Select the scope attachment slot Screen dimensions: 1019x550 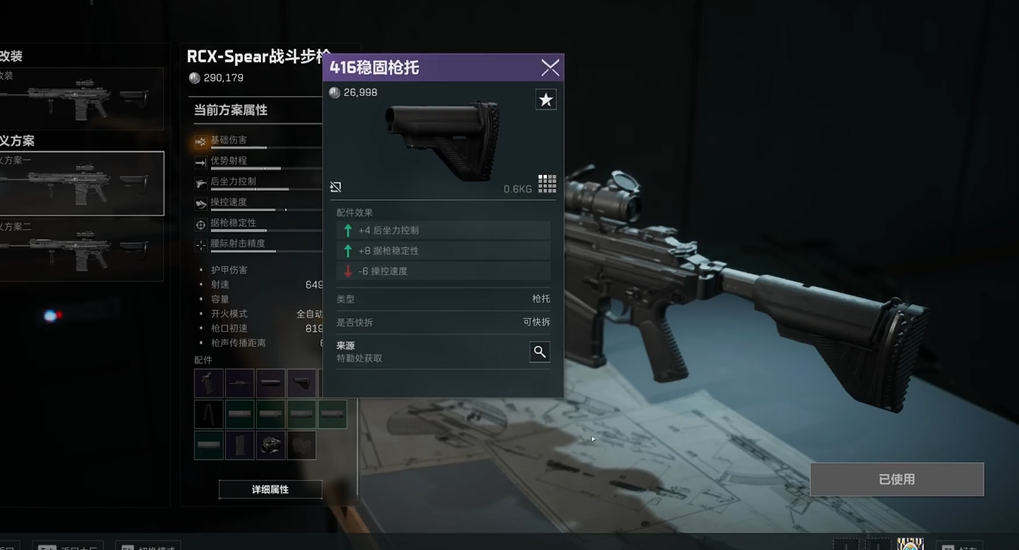[270, 445]
